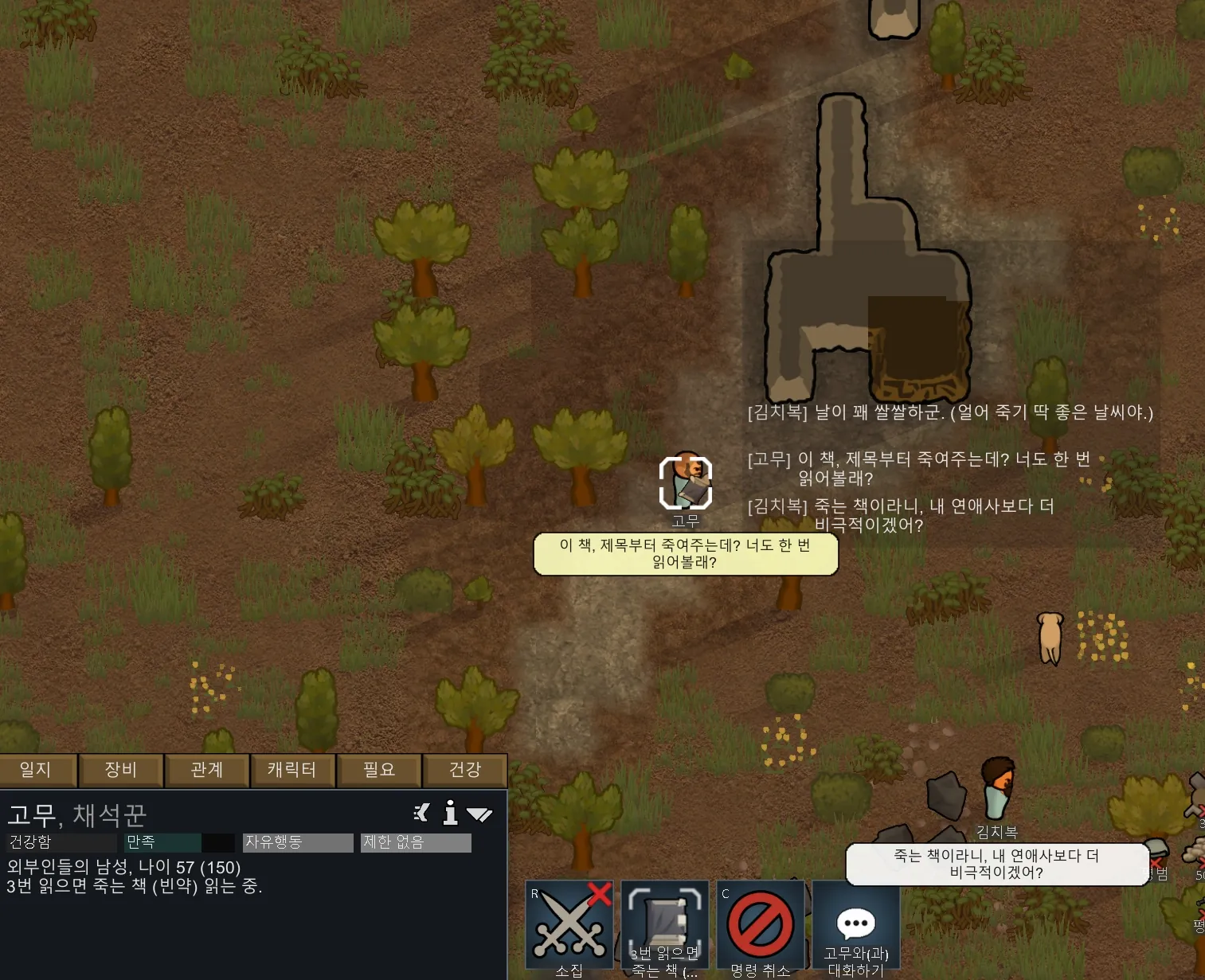Screen dimensions: 1205x980
Task: Switch to the 장비 tab
Action: [x=121, y=770]
